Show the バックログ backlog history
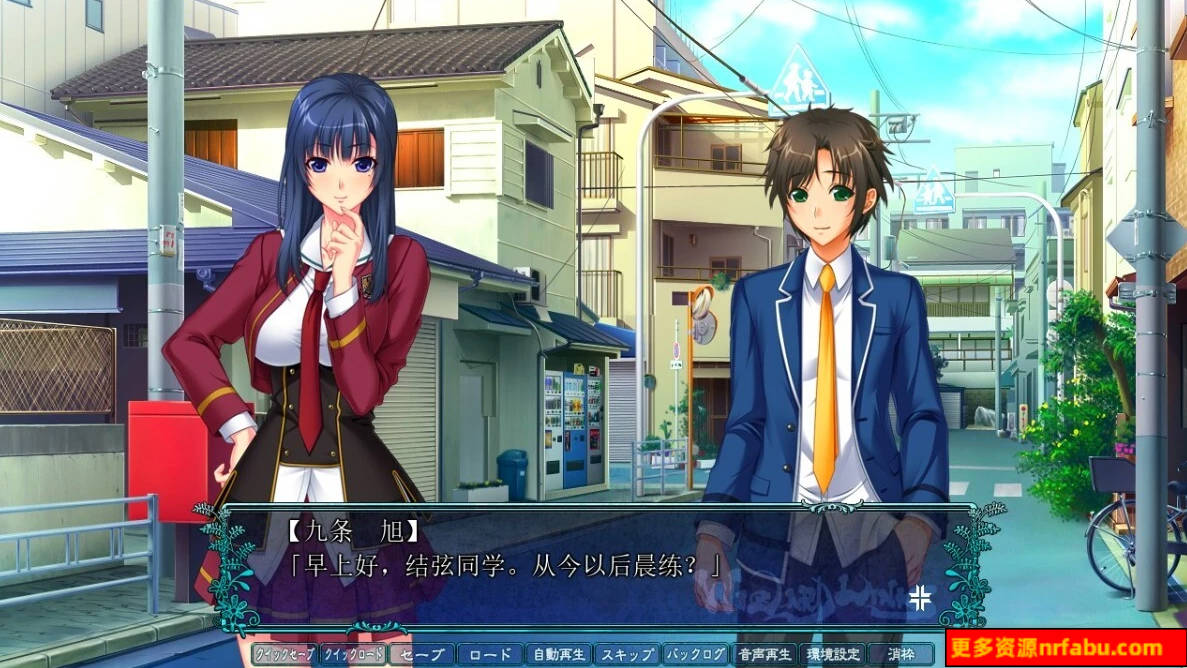This screenshot has width=1187, height=668. point(696,655)
